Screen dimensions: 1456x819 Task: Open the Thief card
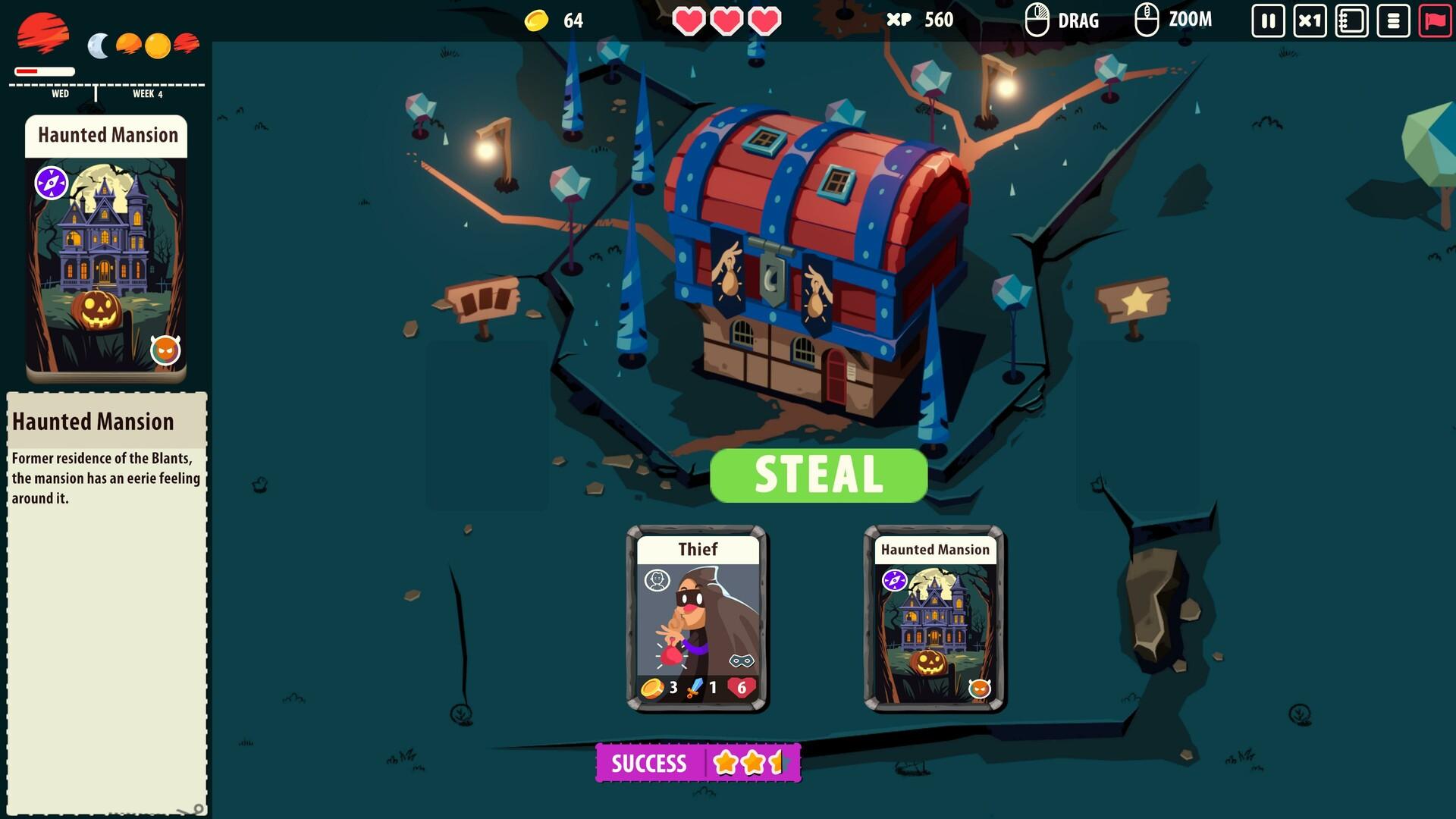[698, 622]
